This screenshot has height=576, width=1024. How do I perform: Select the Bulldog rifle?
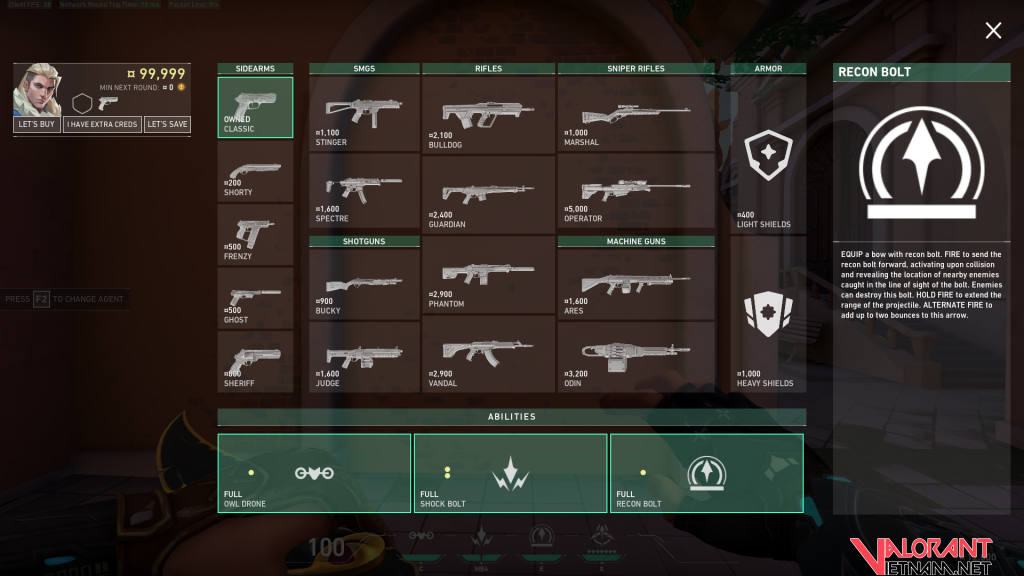488,114
